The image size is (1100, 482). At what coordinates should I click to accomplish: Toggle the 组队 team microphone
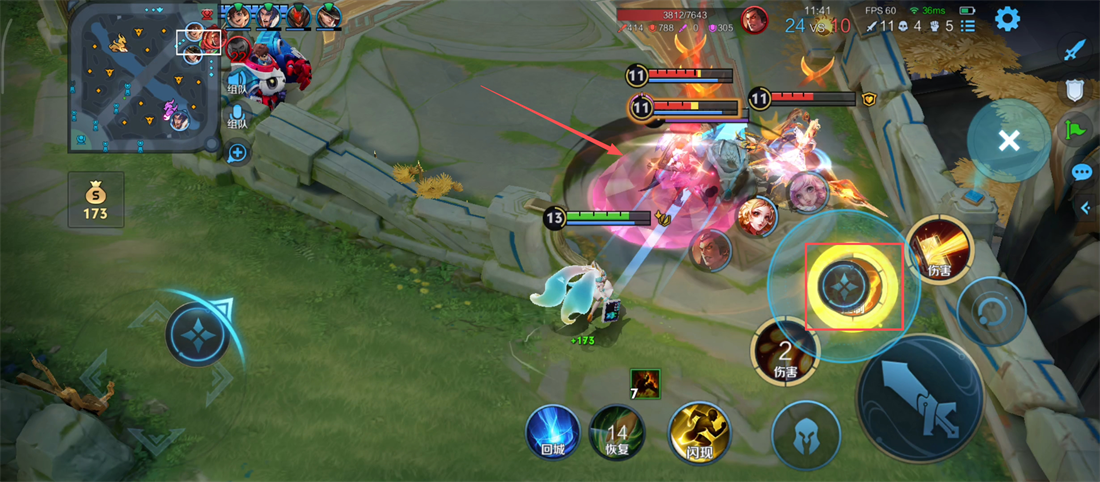[x=237, y=113]
